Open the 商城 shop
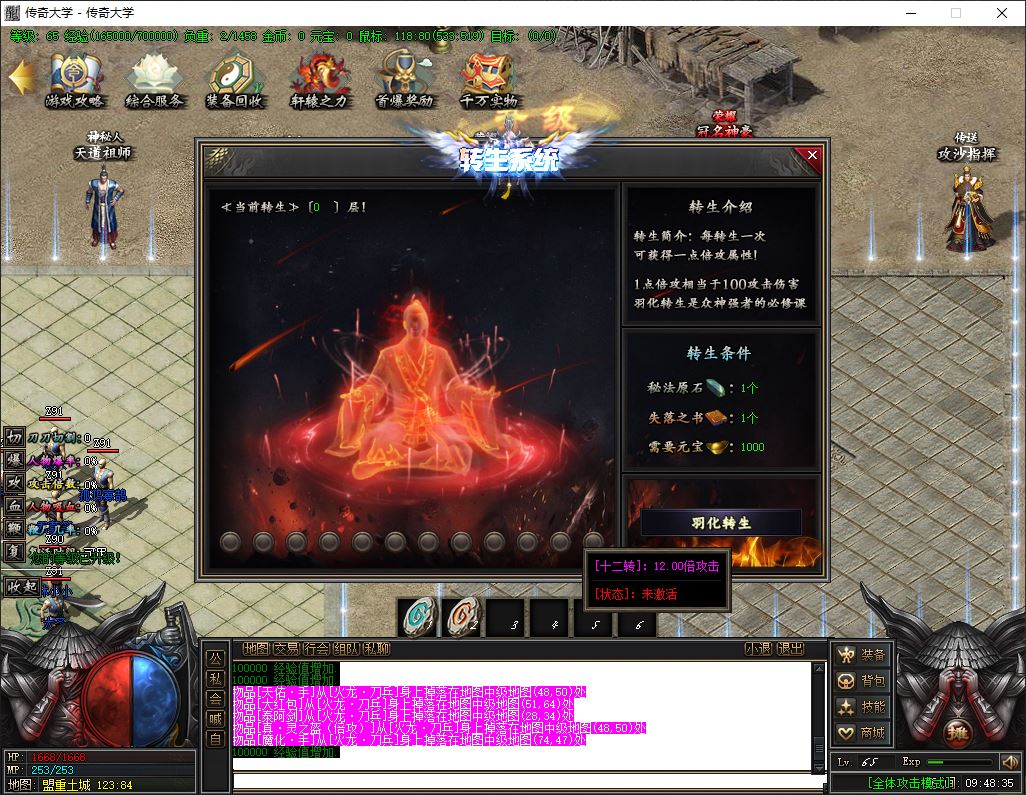The image size is (1026, 795). coord(862,733)
